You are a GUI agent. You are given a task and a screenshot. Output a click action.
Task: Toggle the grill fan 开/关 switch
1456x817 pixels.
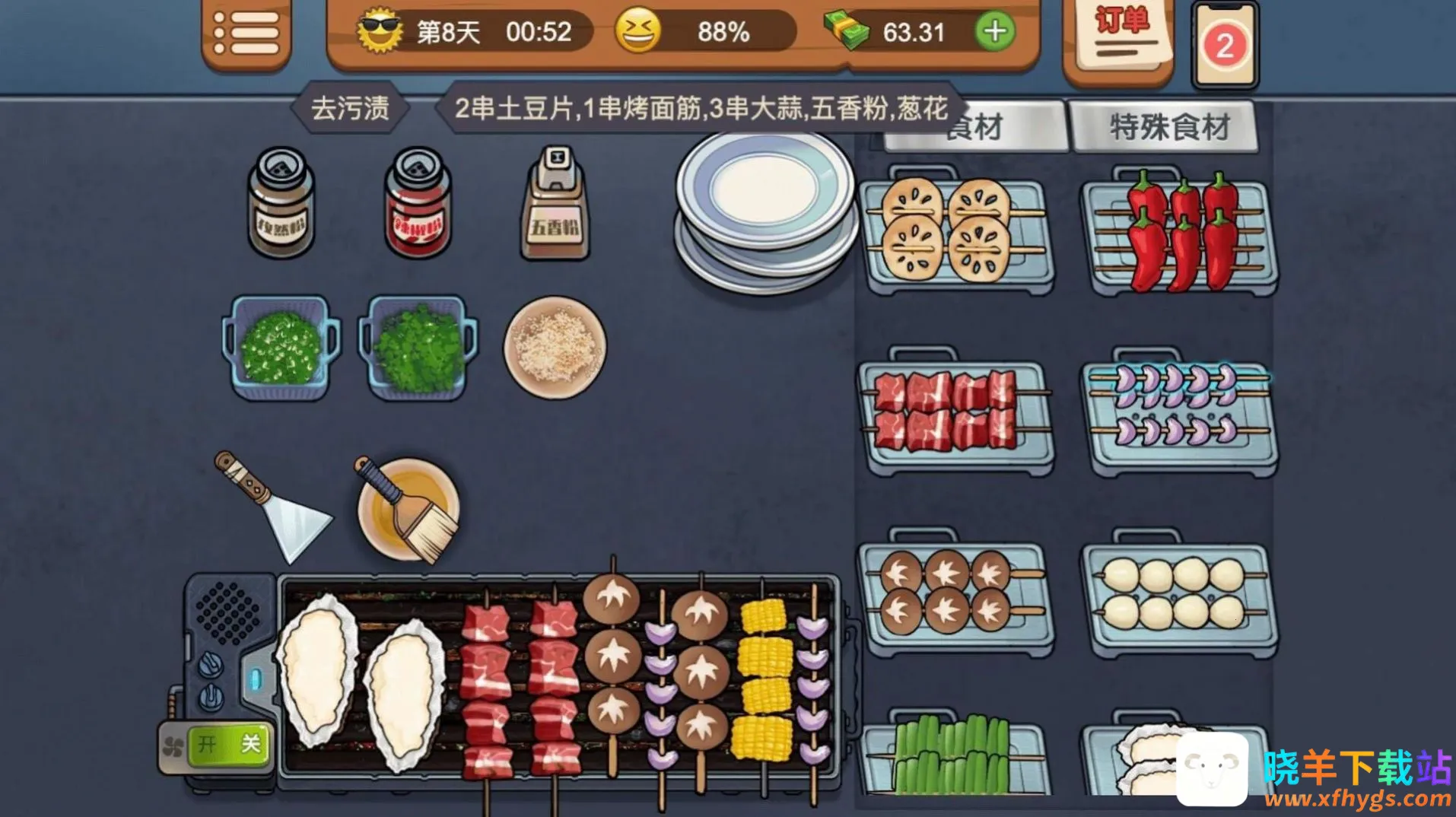227,744
